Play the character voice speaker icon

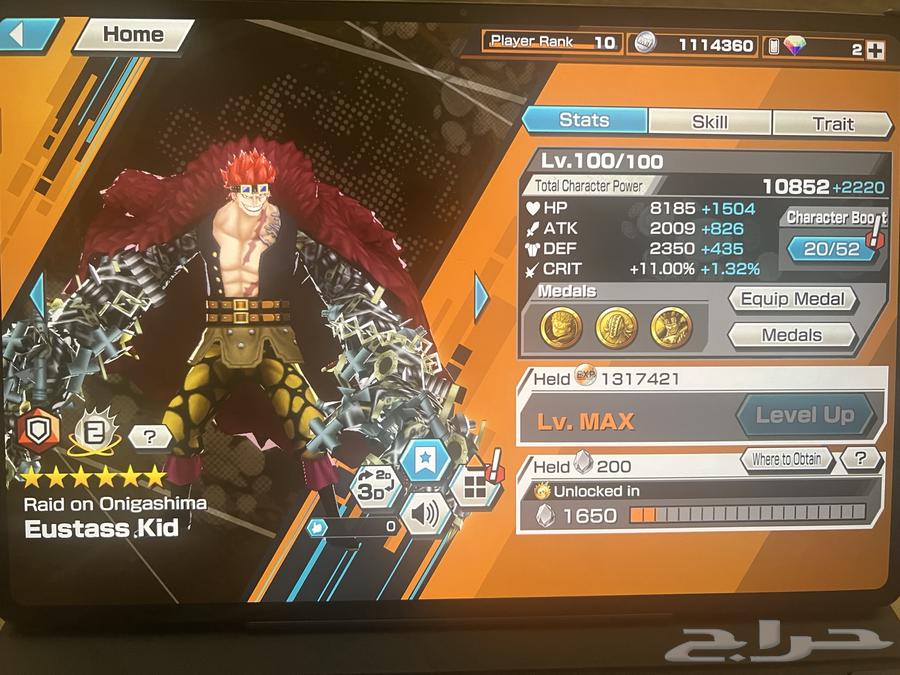click(425, 514)
